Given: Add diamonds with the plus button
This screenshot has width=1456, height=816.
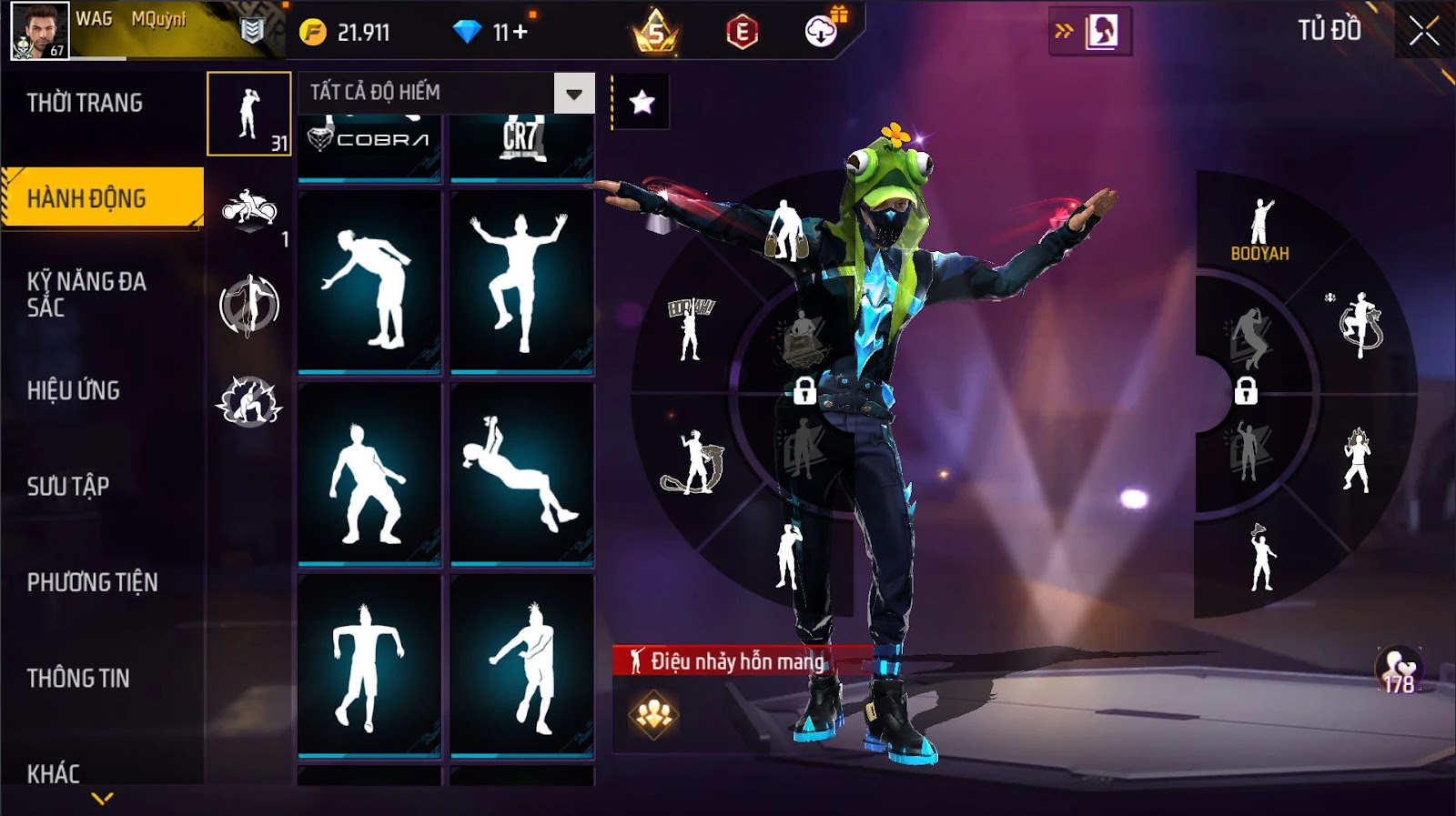Looking at the screenshot, I should [x=521, y=33].
